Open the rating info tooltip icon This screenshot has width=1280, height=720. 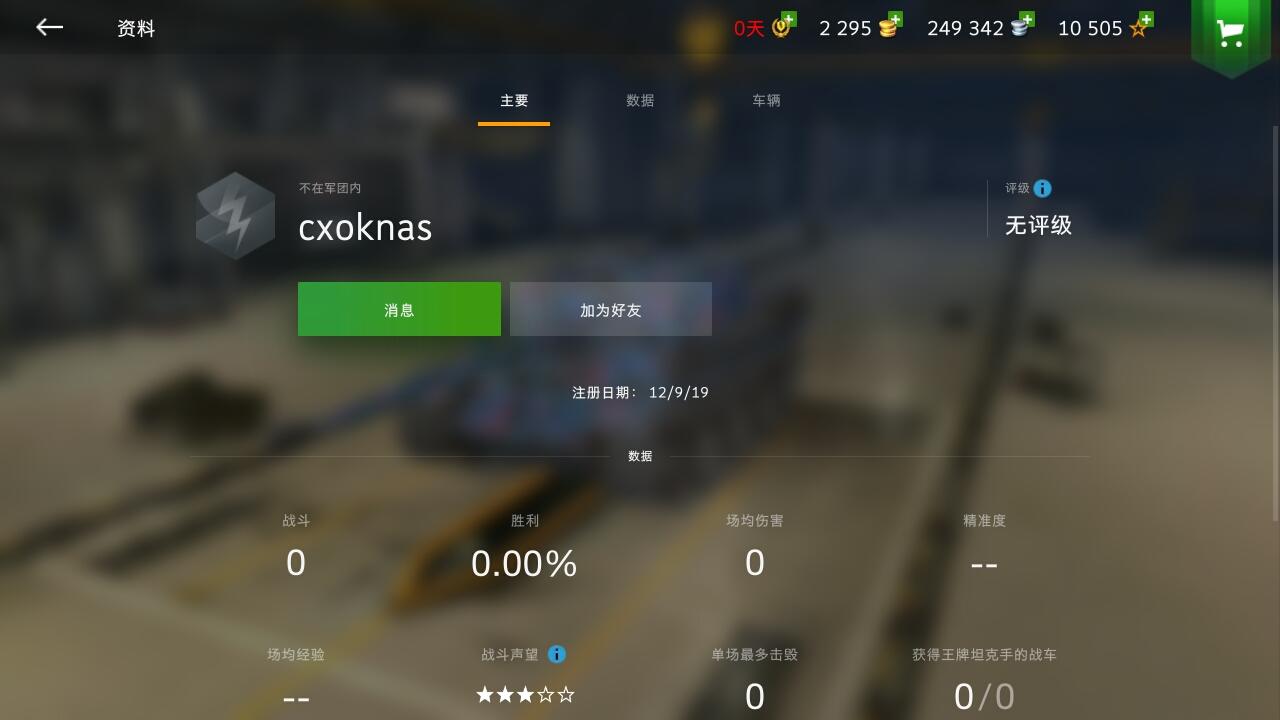coord(1044,188)
